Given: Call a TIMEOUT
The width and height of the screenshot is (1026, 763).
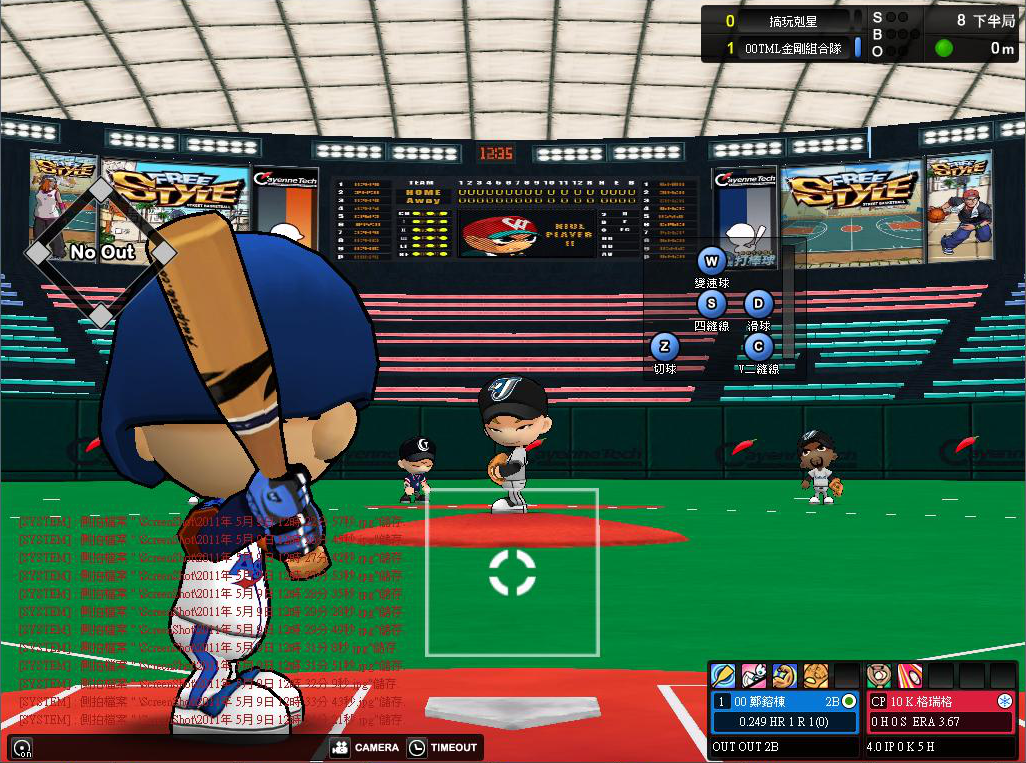Looking at the screenshot, I should 443,747.
